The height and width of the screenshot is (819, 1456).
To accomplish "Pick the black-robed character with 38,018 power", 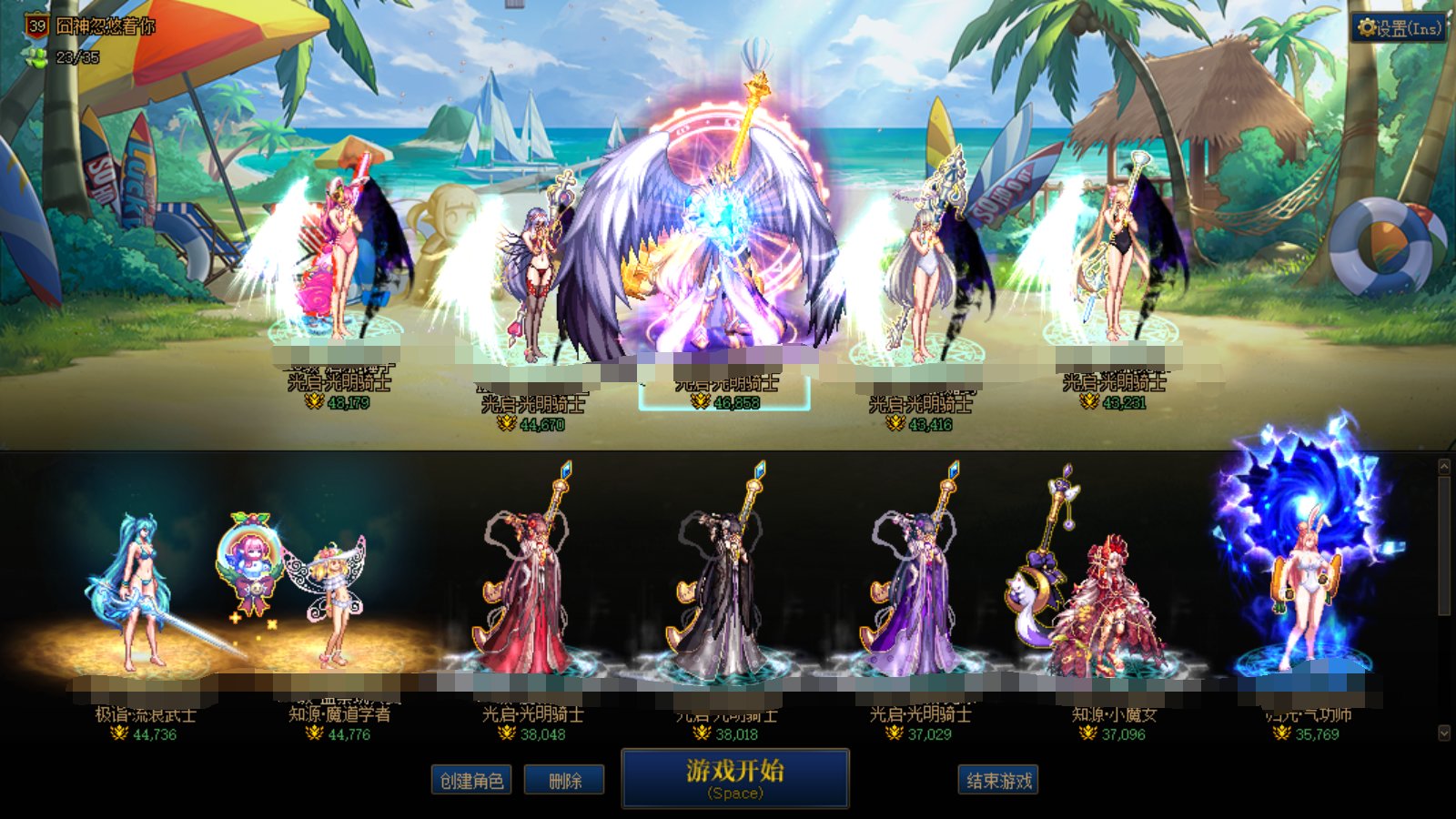I will click(725, 591).
